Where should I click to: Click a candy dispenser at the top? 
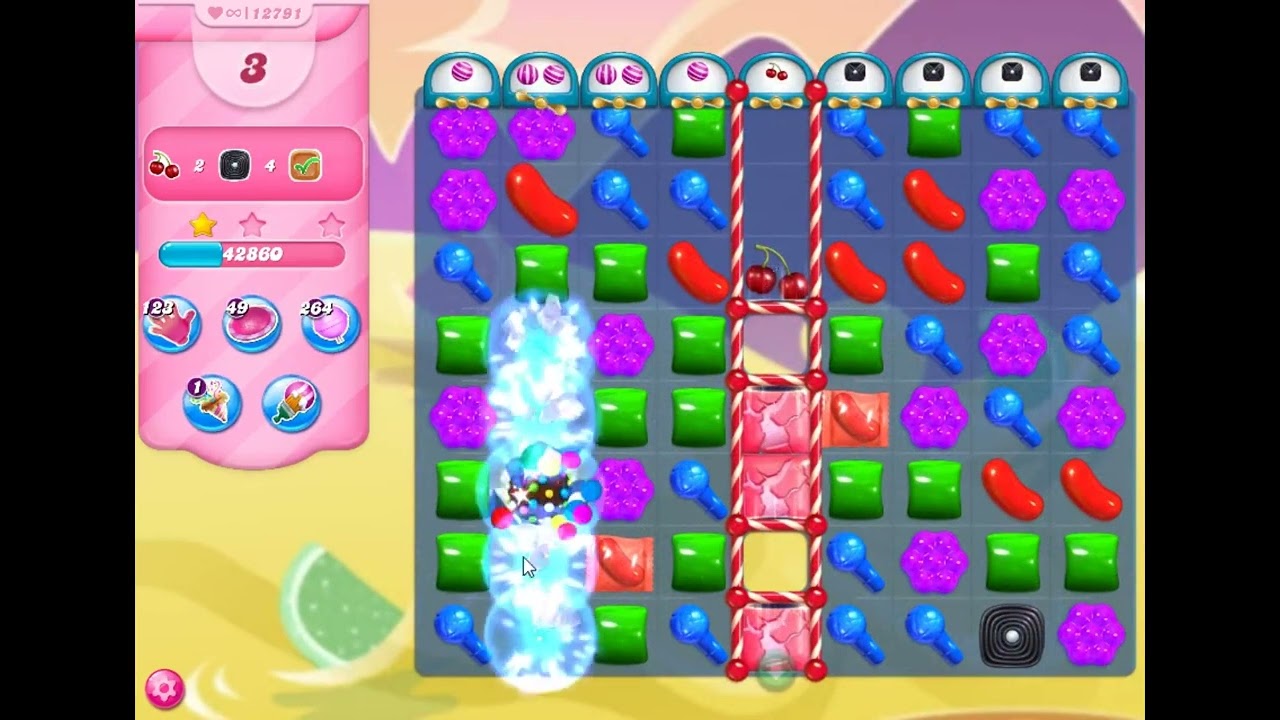tap(460, 75)
